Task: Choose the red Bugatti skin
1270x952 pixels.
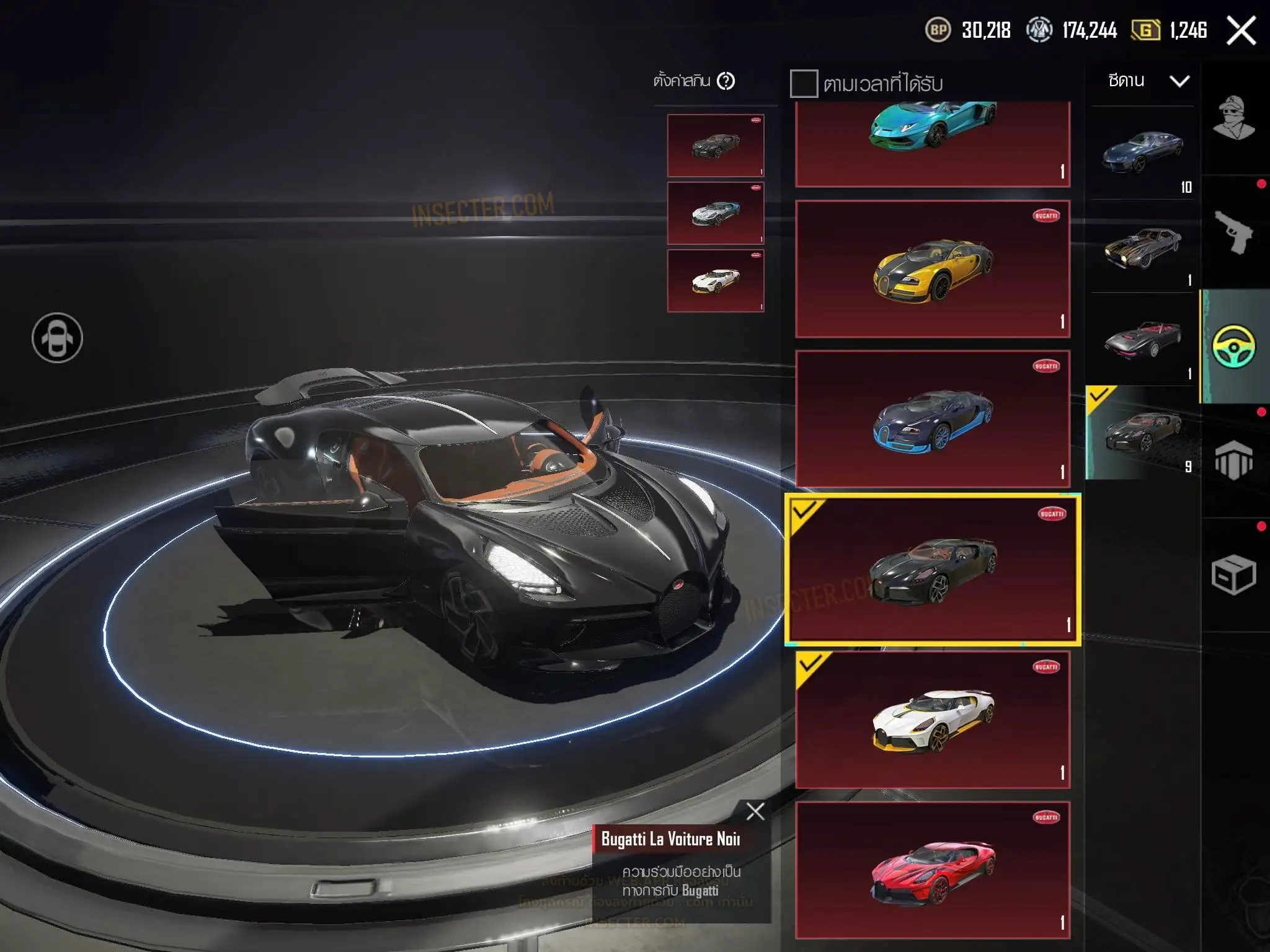Action: coord(933,870)
